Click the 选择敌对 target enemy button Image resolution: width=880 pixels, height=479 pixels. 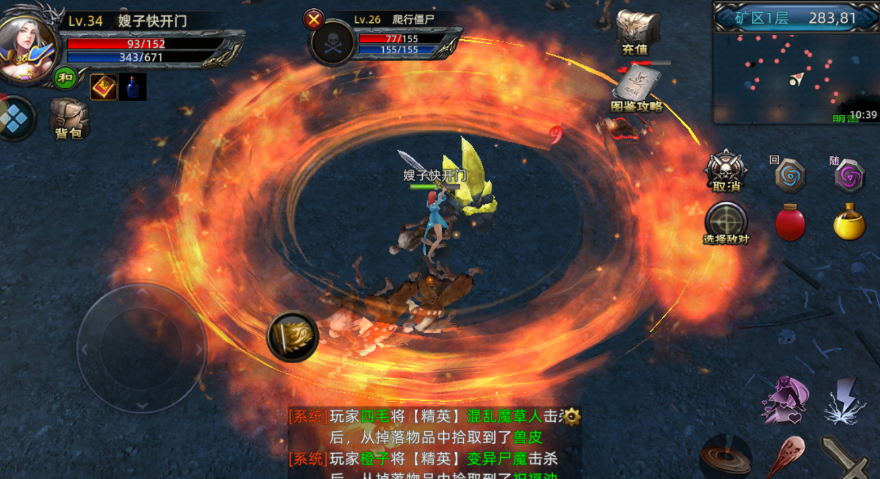click(x=726, y=222)
